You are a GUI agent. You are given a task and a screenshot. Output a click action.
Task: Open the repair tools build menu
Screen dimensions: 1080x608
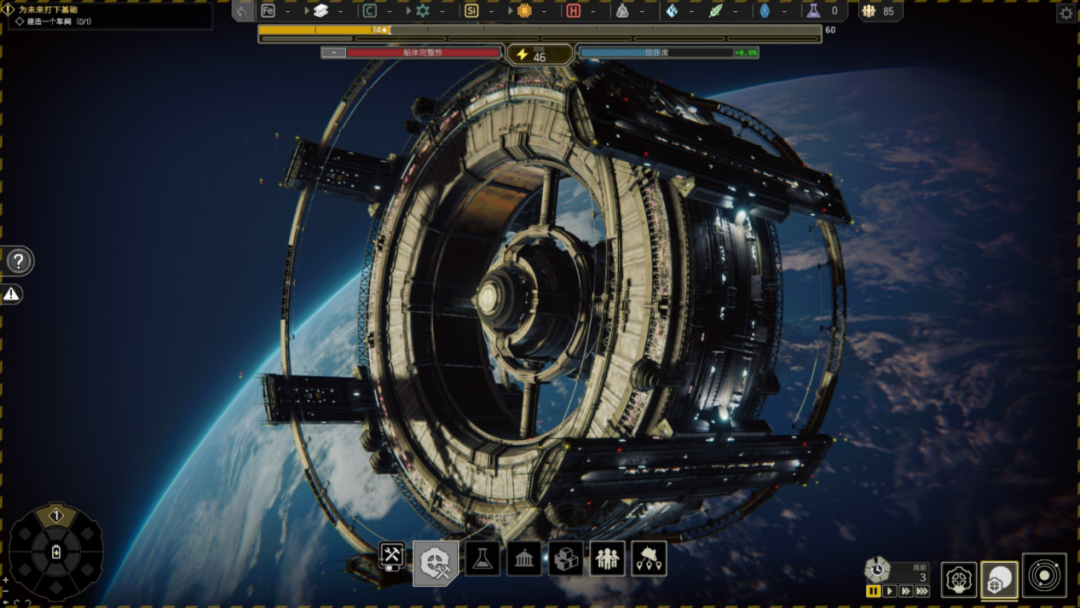tap(392, 558)
